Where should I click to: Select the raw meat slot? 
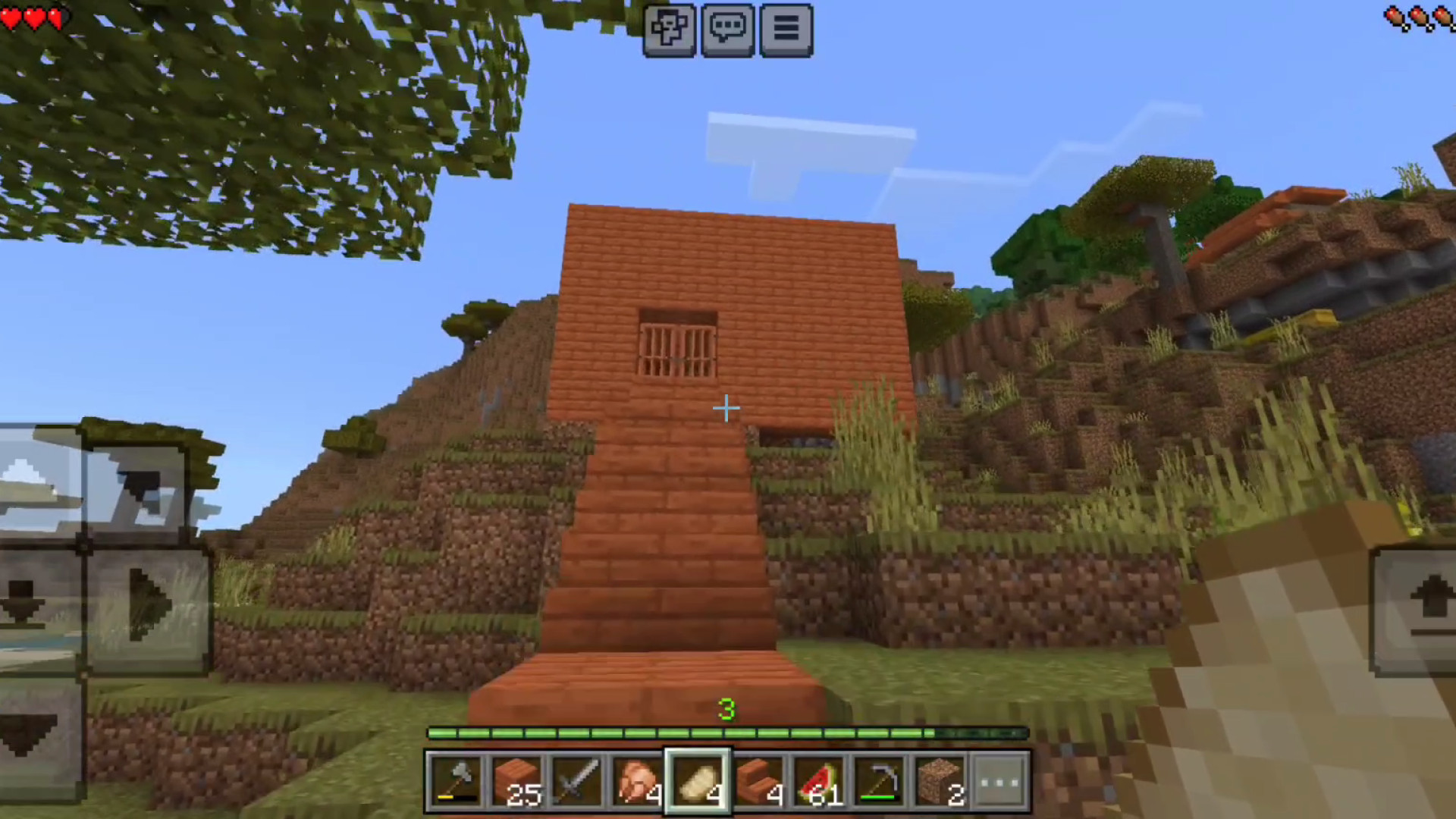pyautogui.click(x=637, y=781)
